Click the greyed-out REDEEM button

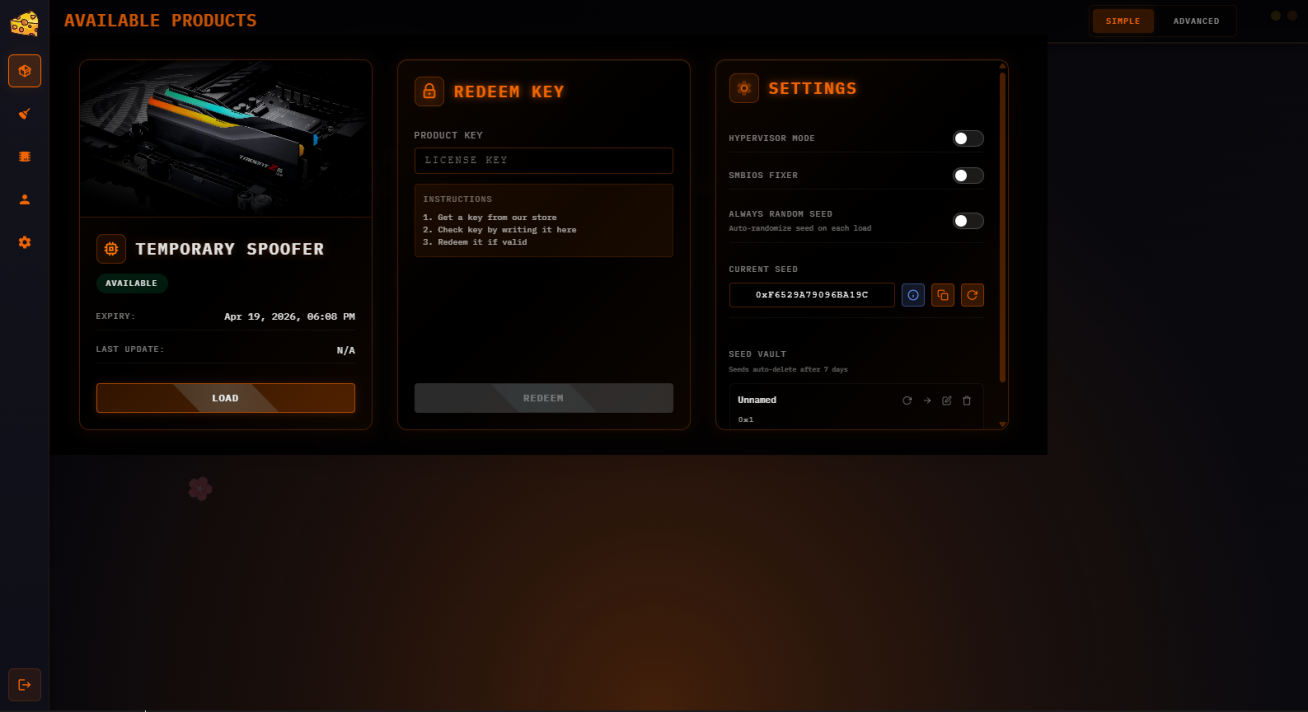coord(543,398)
